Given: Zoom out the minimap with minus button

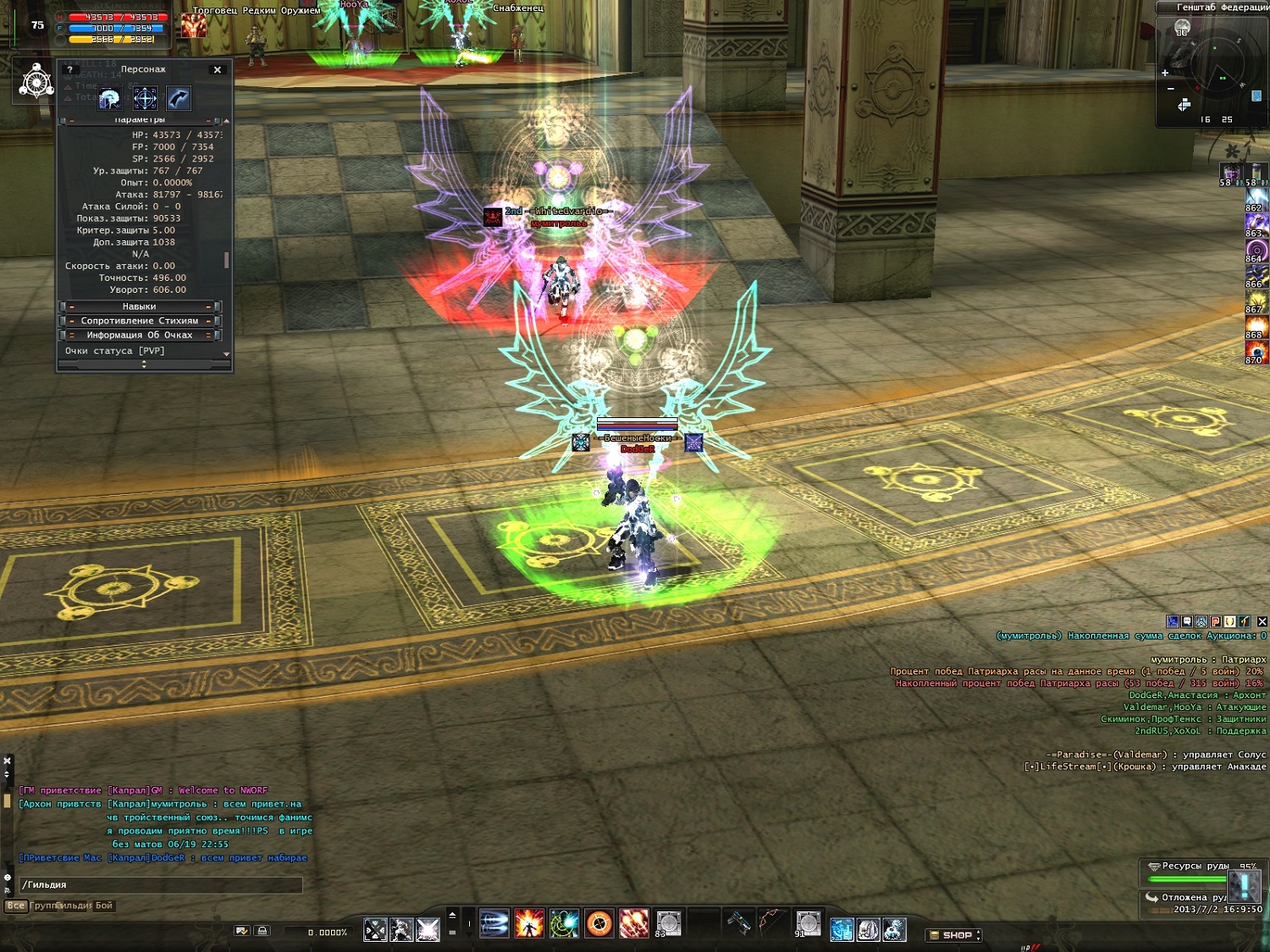Looking at the screenshot, I should 1170,89.
